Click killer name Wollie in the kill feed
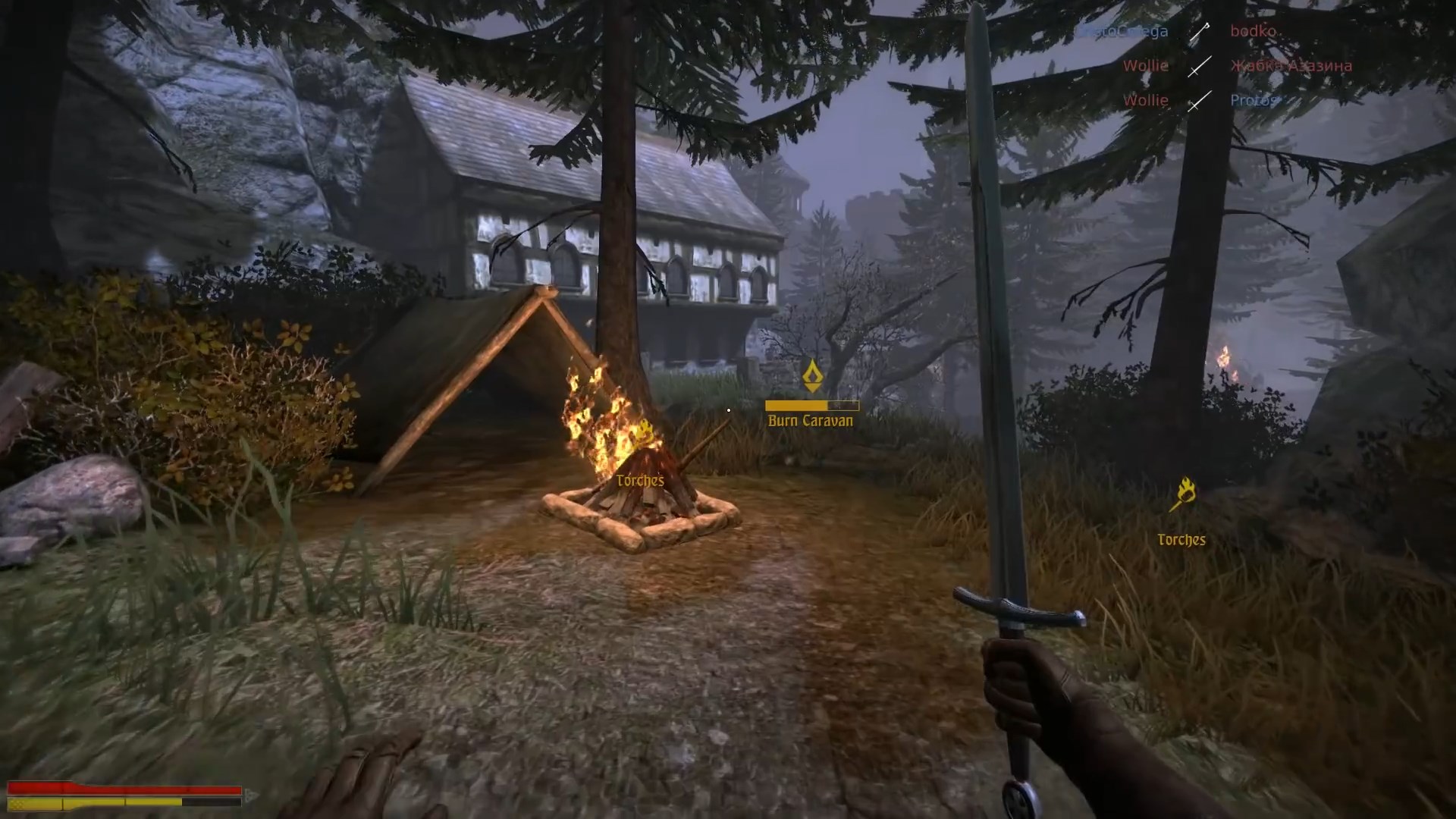Screen dimensions: 1456x819 coord(1147,66)
